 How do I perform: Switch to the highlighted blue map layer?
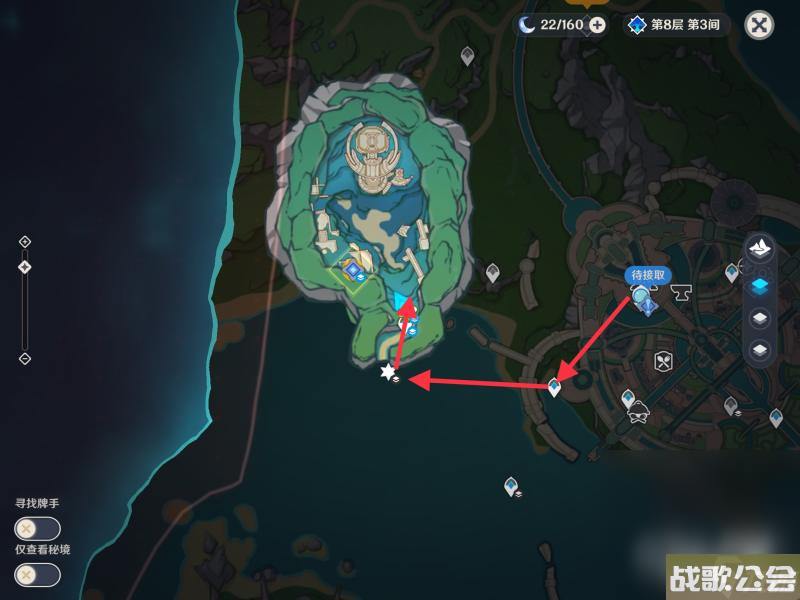coord(760,284)
